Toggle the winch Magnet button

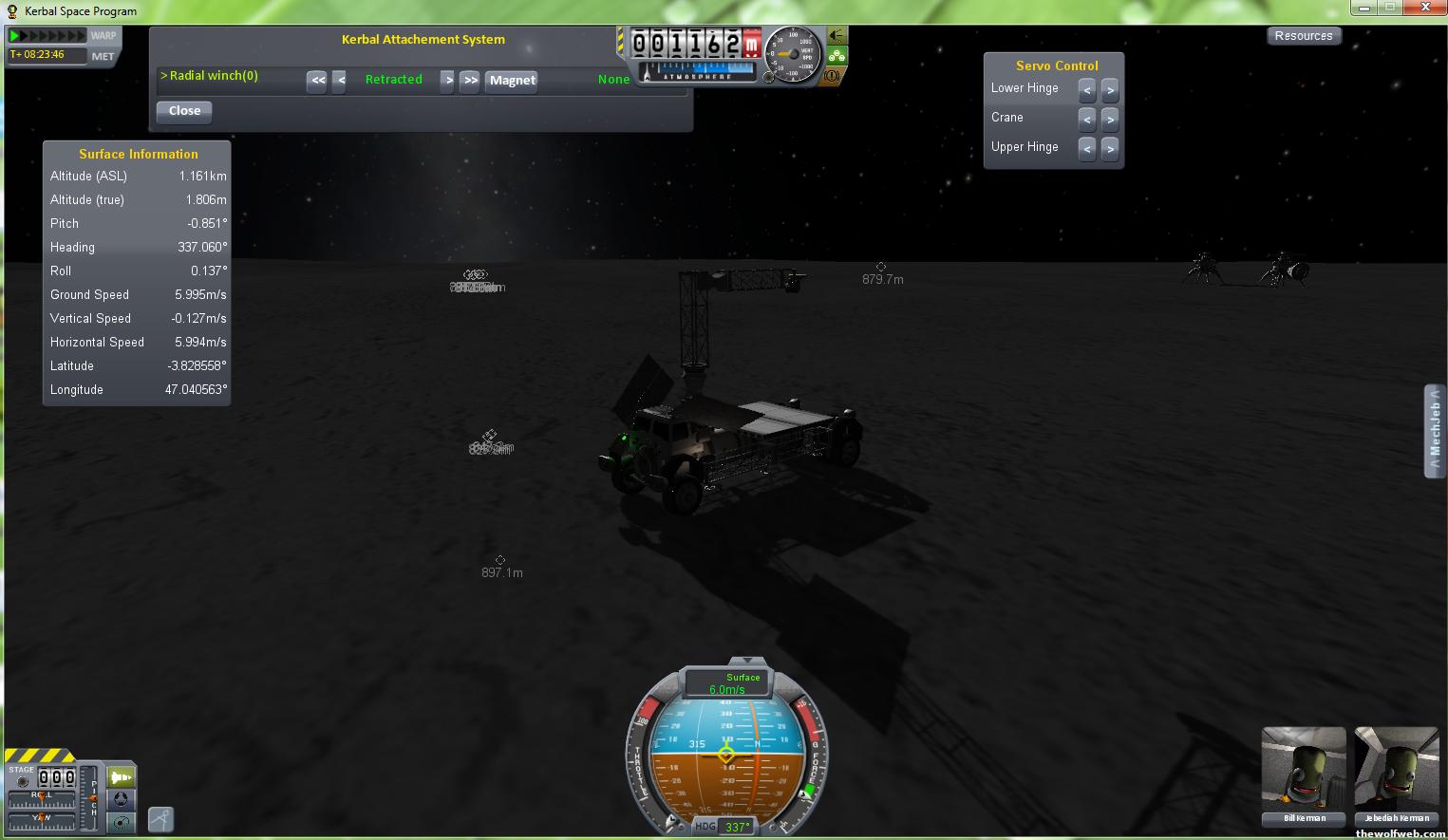513,81
